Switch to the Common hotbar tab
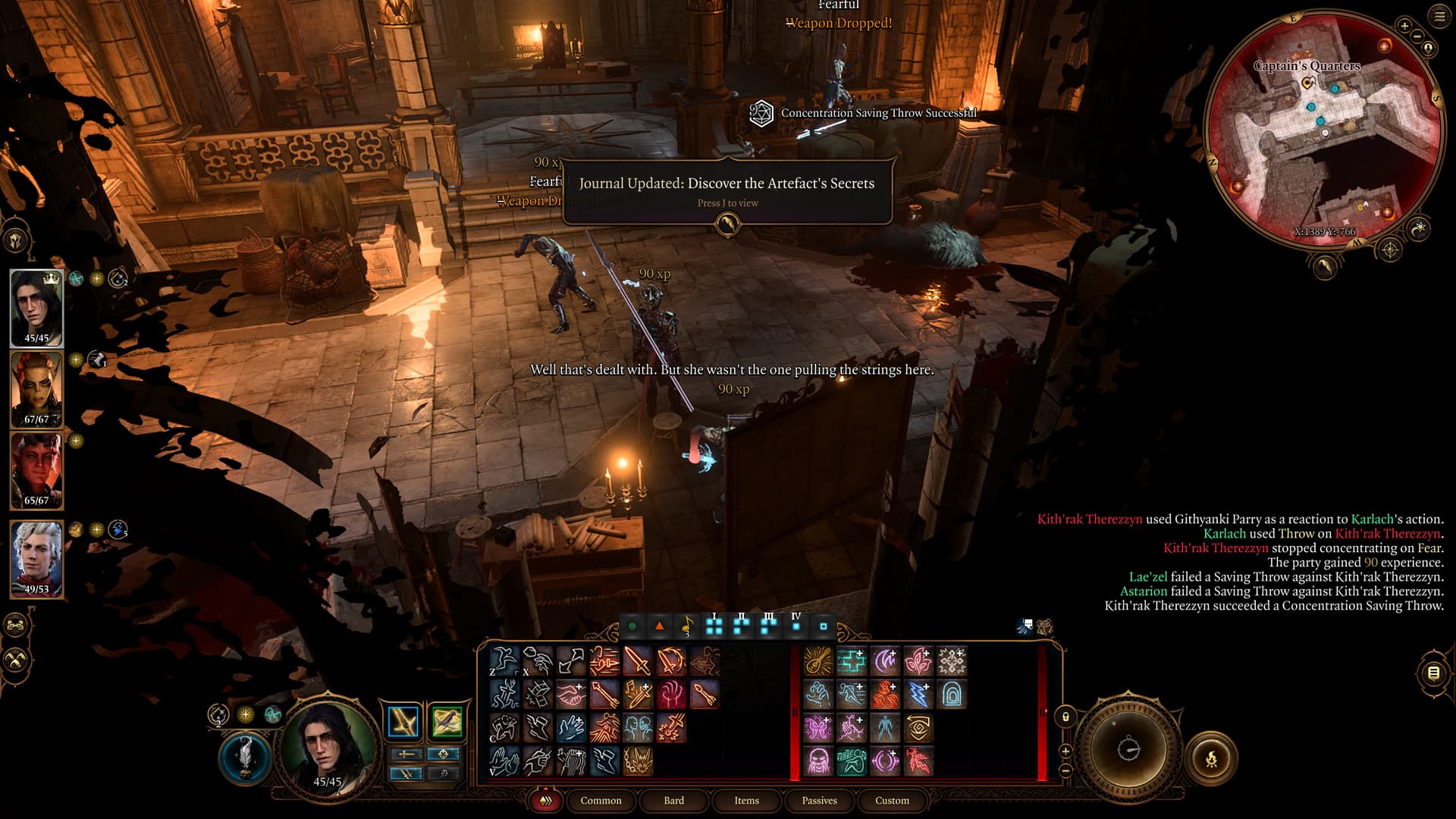The image size is (1456, 819). 601,800
